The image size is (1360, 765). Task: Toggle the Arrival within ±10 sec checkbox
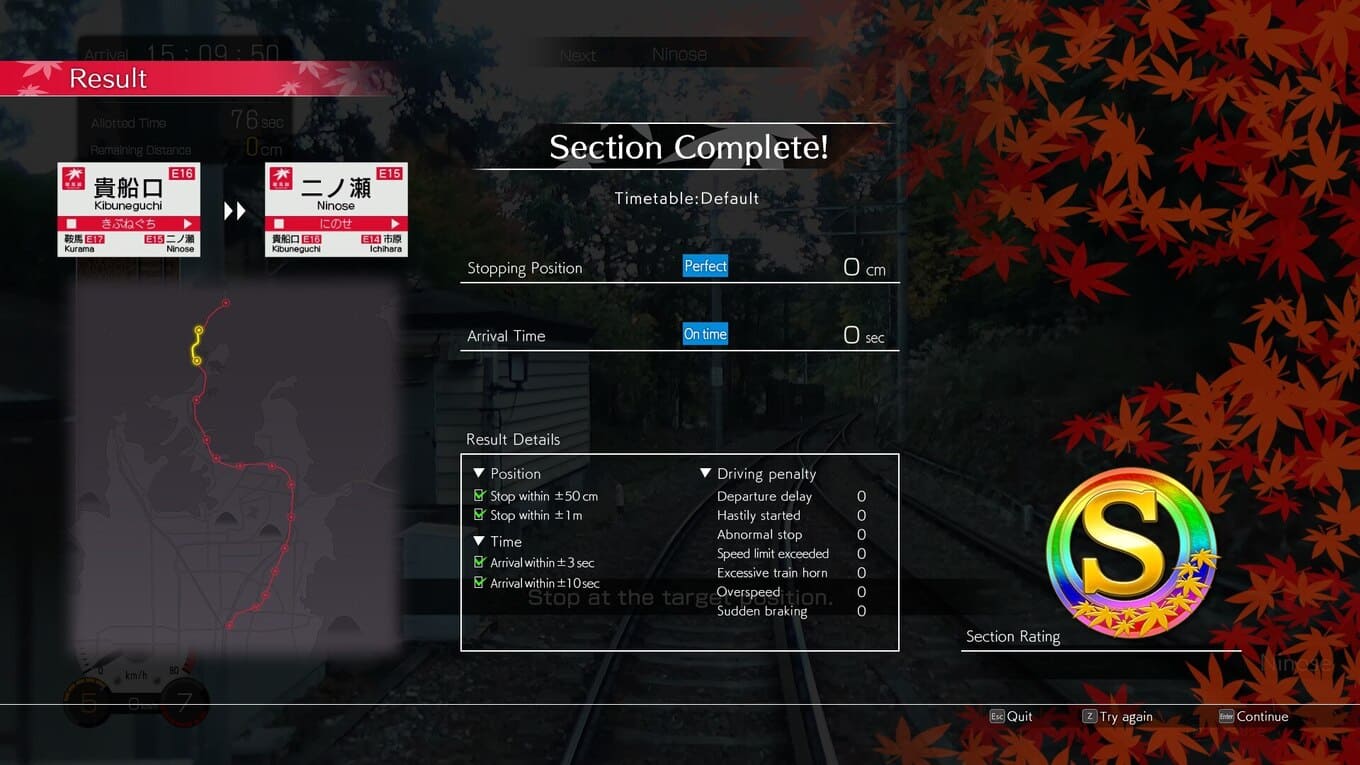click(480, 583)
